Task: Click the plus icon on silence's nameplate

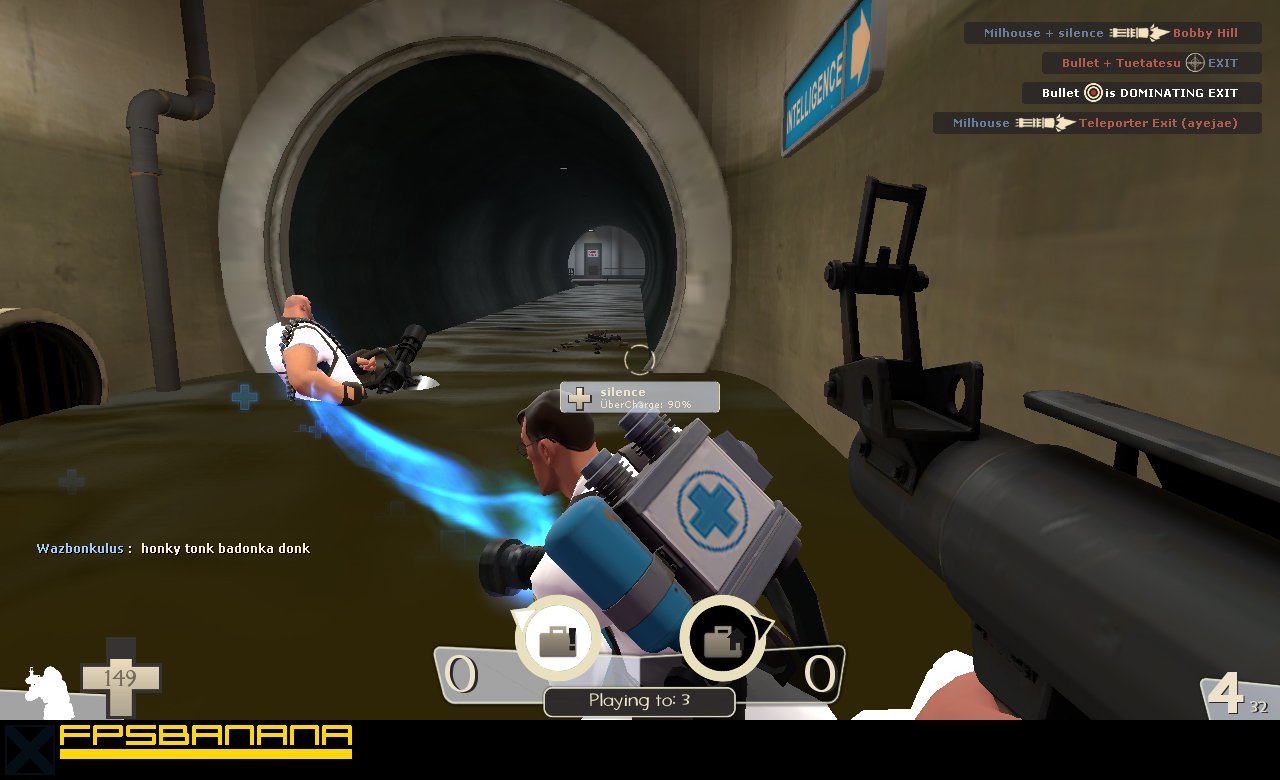Action: tap(578, 397)
